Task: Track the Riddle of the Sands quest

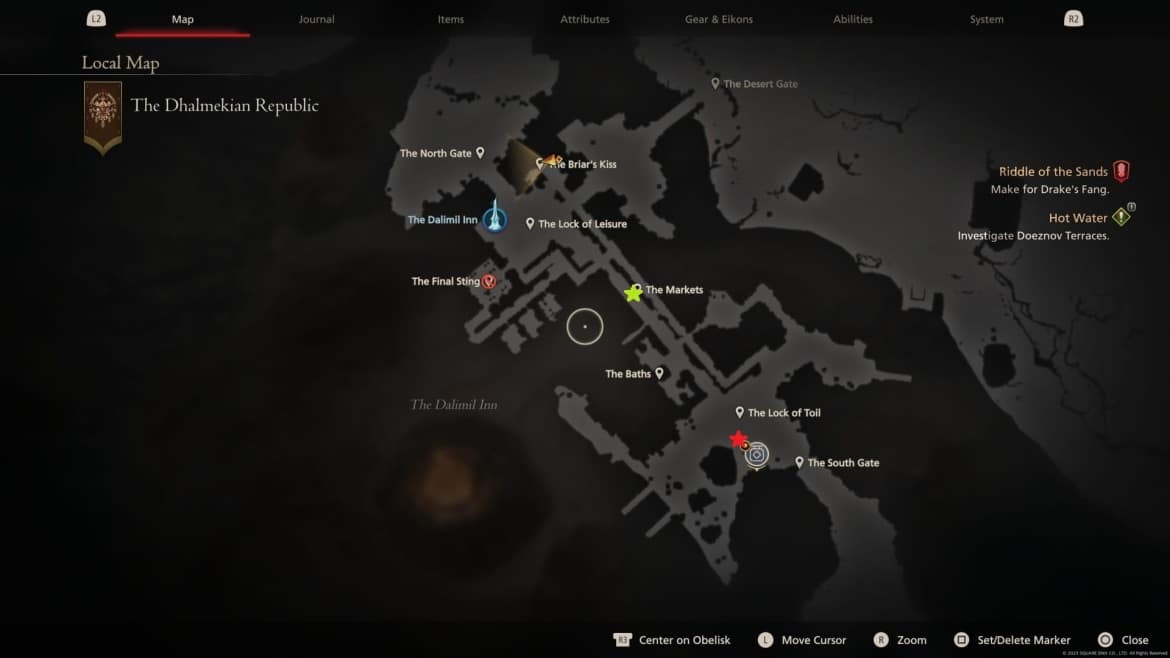Action: 1053,172
